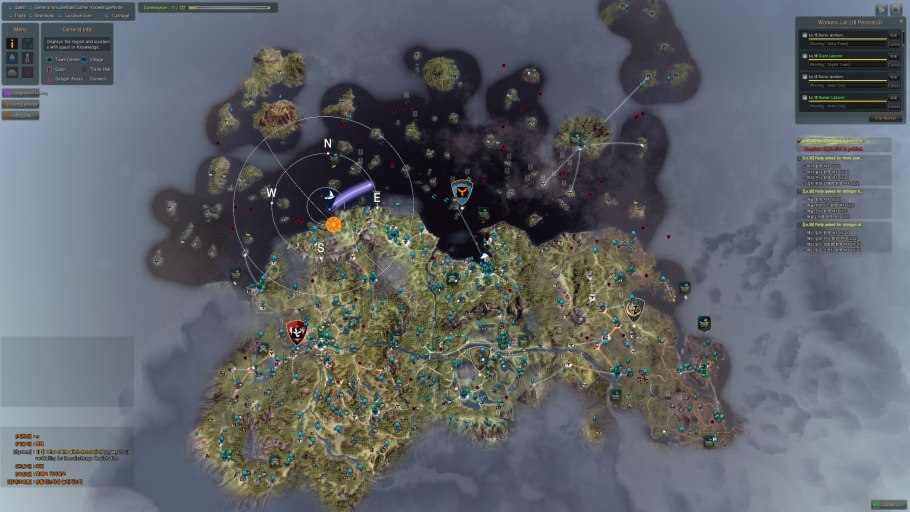Click the round button beside the play arrow

(x=895, y=8)
